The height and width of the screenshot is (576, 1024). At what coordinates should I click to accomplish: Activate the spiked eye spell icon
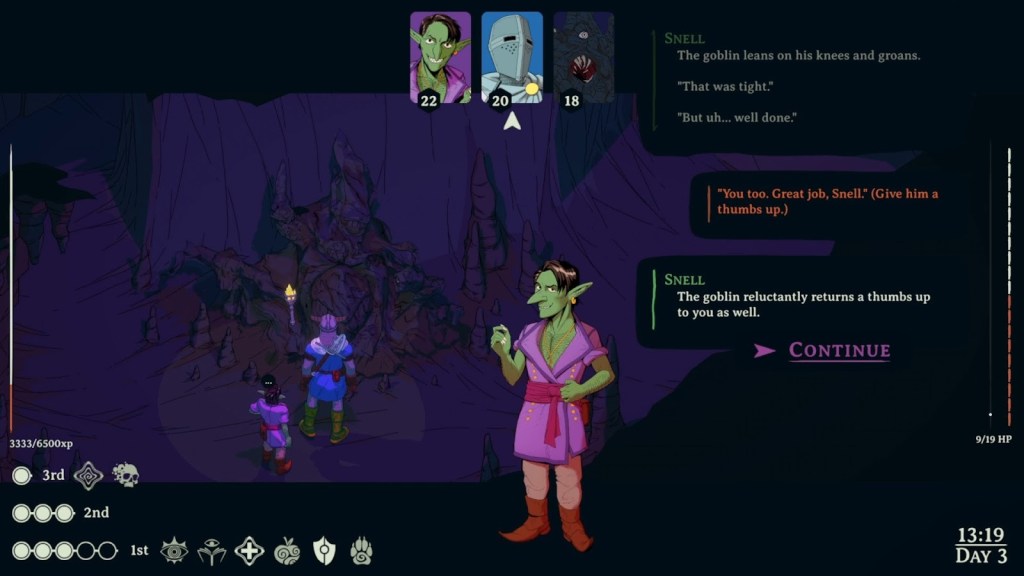(174, 550)
